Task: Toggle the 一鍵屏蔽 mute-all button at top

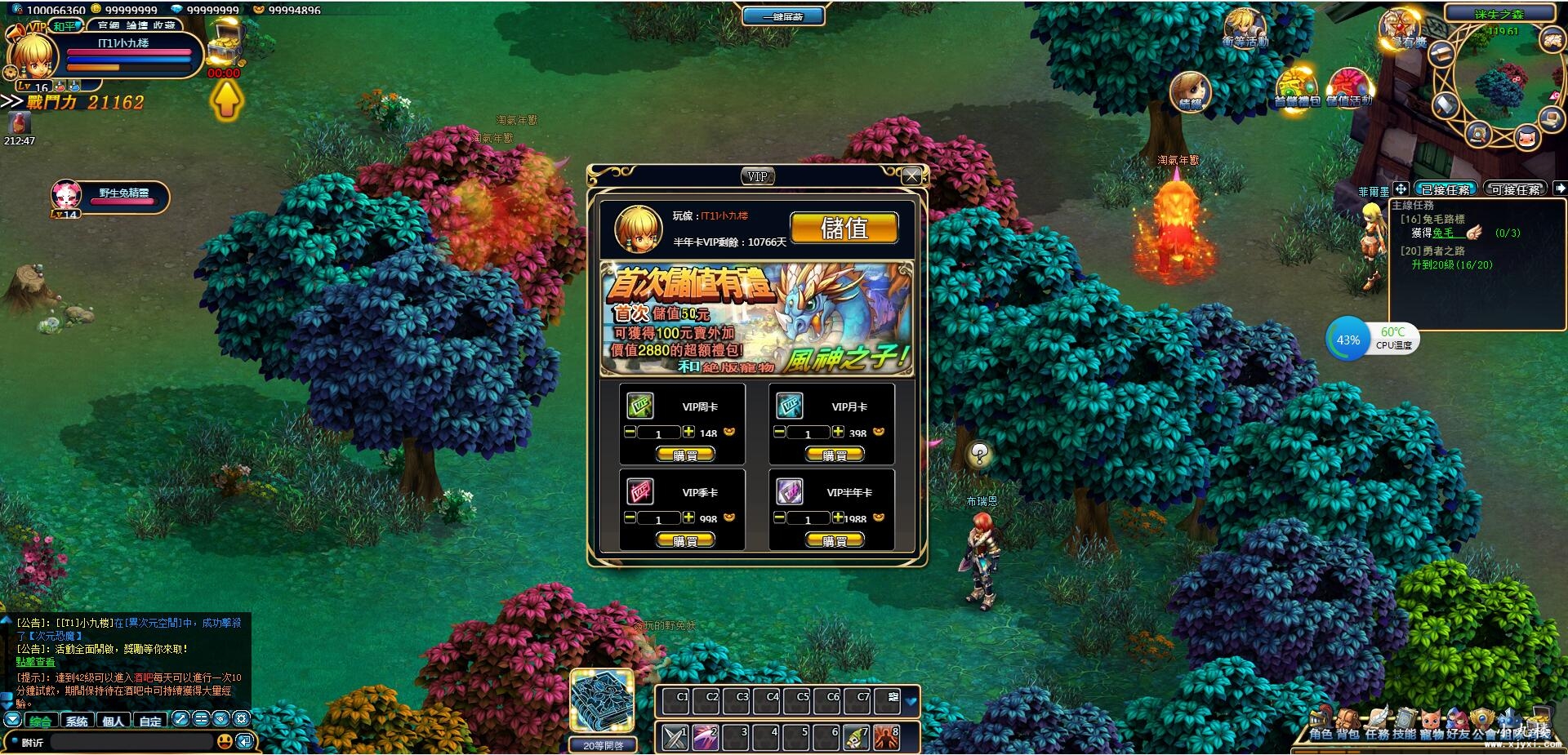Action: pyautogui.click(x=782, y=15)
